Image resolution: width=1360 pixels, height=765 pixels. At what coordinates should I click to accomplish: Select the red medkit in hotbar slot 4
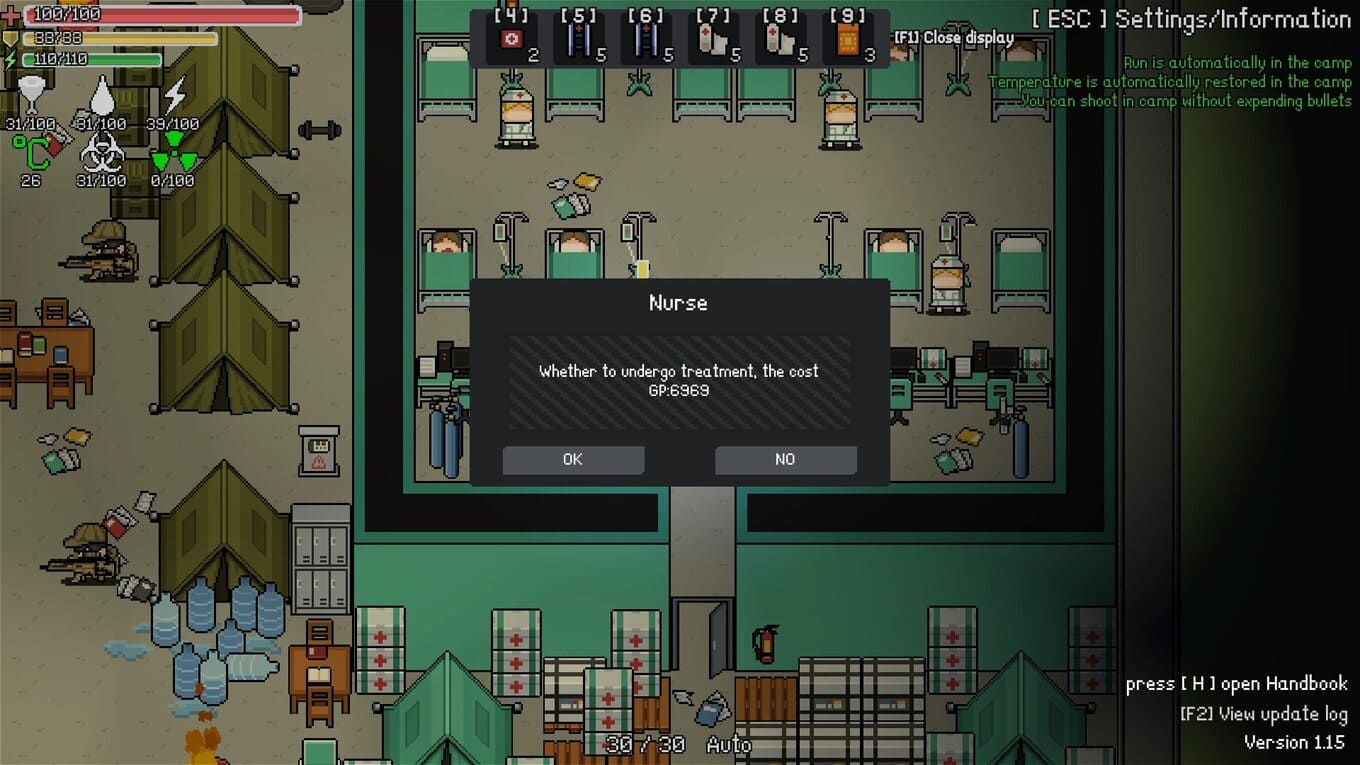[513, 41]
